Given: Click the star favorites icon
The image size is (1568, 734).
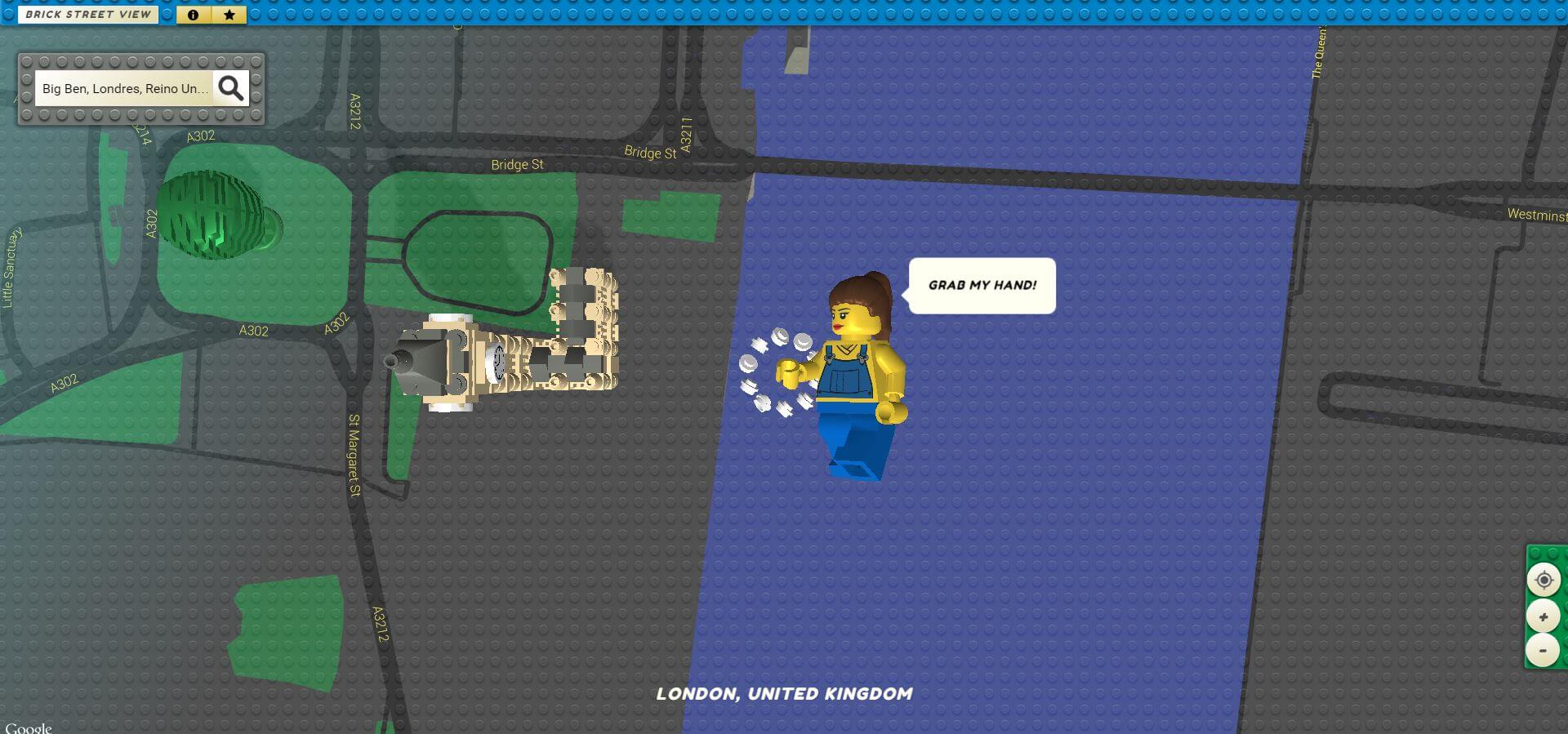Looking at the screenshot, I should click(x=229, y=14).
